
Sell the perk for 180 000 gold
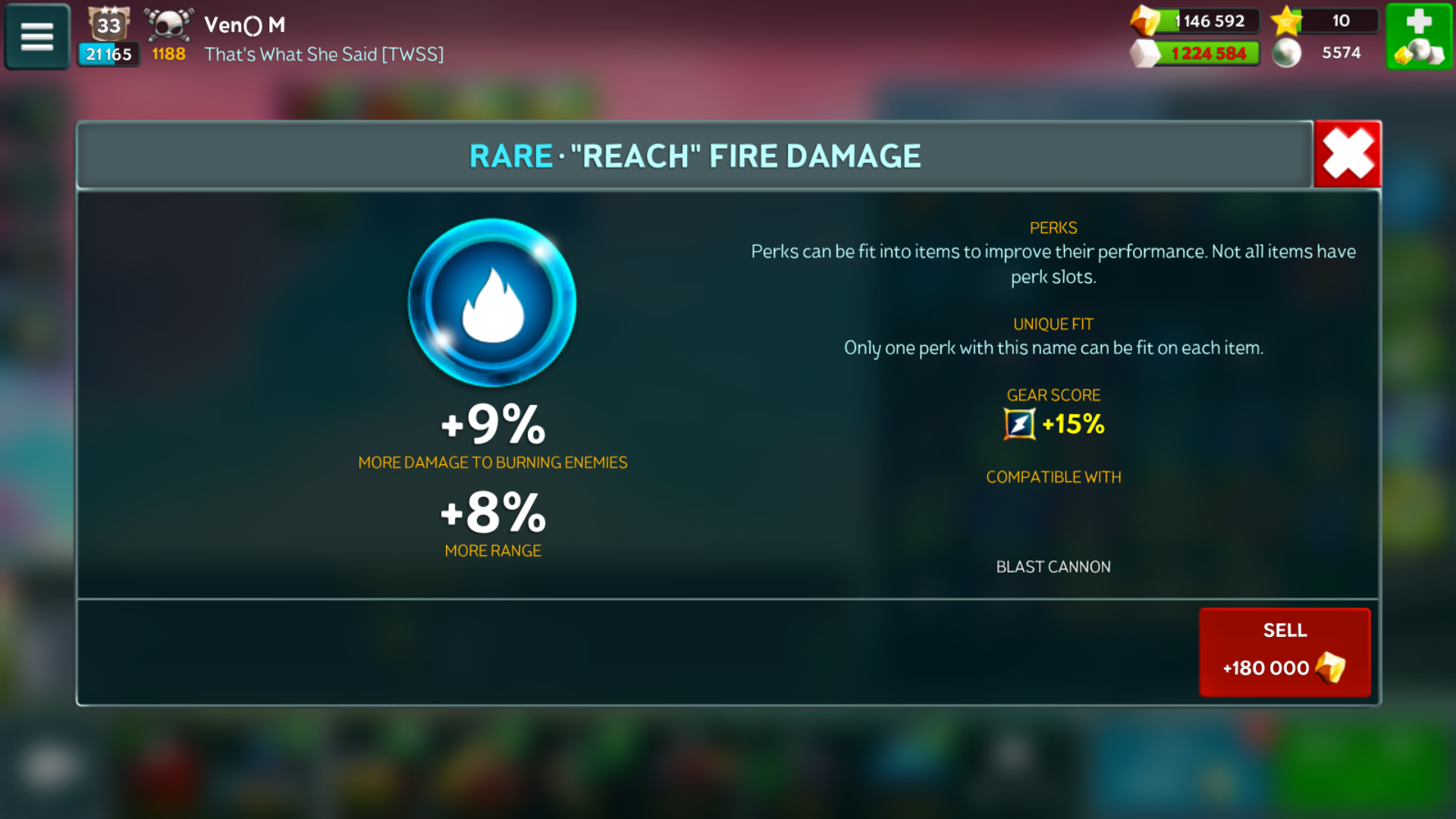[1285, 651]
